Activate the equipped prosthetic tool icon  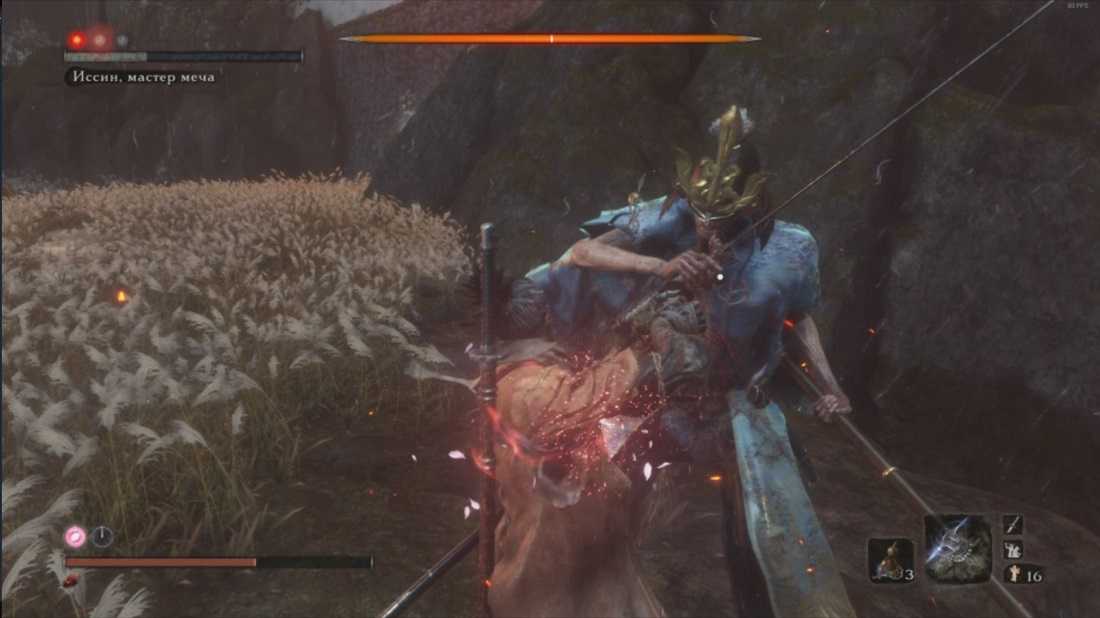[x=957, y=549]
